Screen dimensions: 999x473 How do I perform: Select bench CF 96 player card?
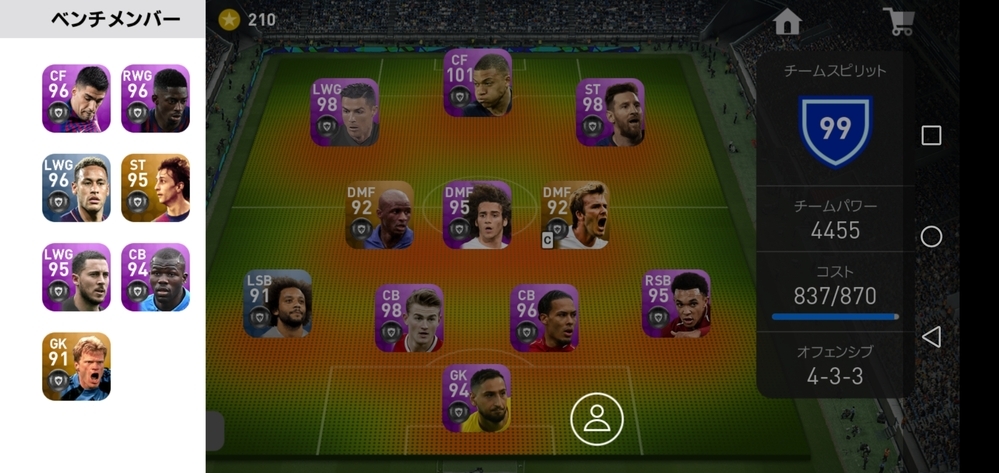(76, 98)
